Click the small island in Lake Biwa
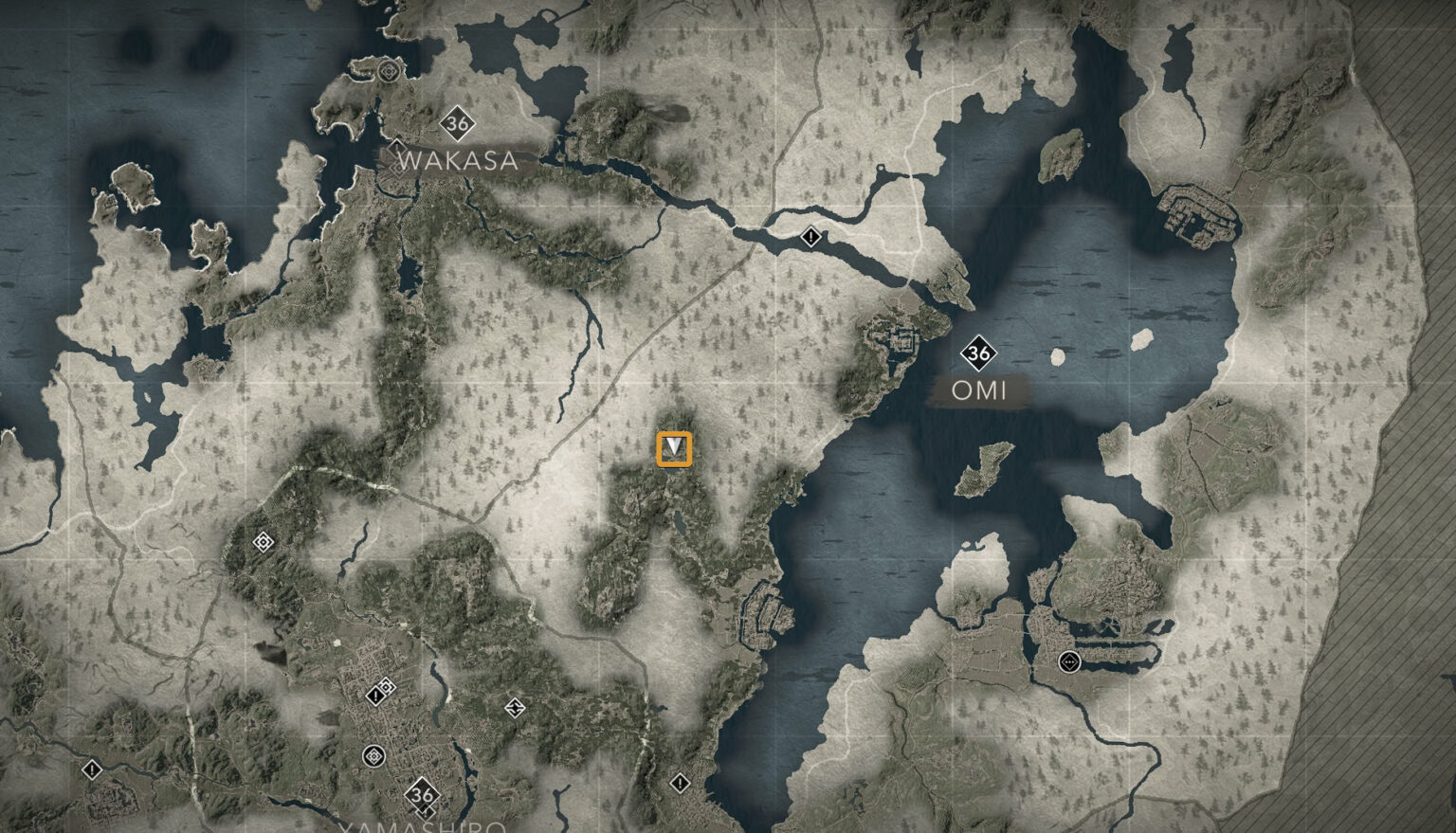1456x833 pixels. coord(1058,356)
